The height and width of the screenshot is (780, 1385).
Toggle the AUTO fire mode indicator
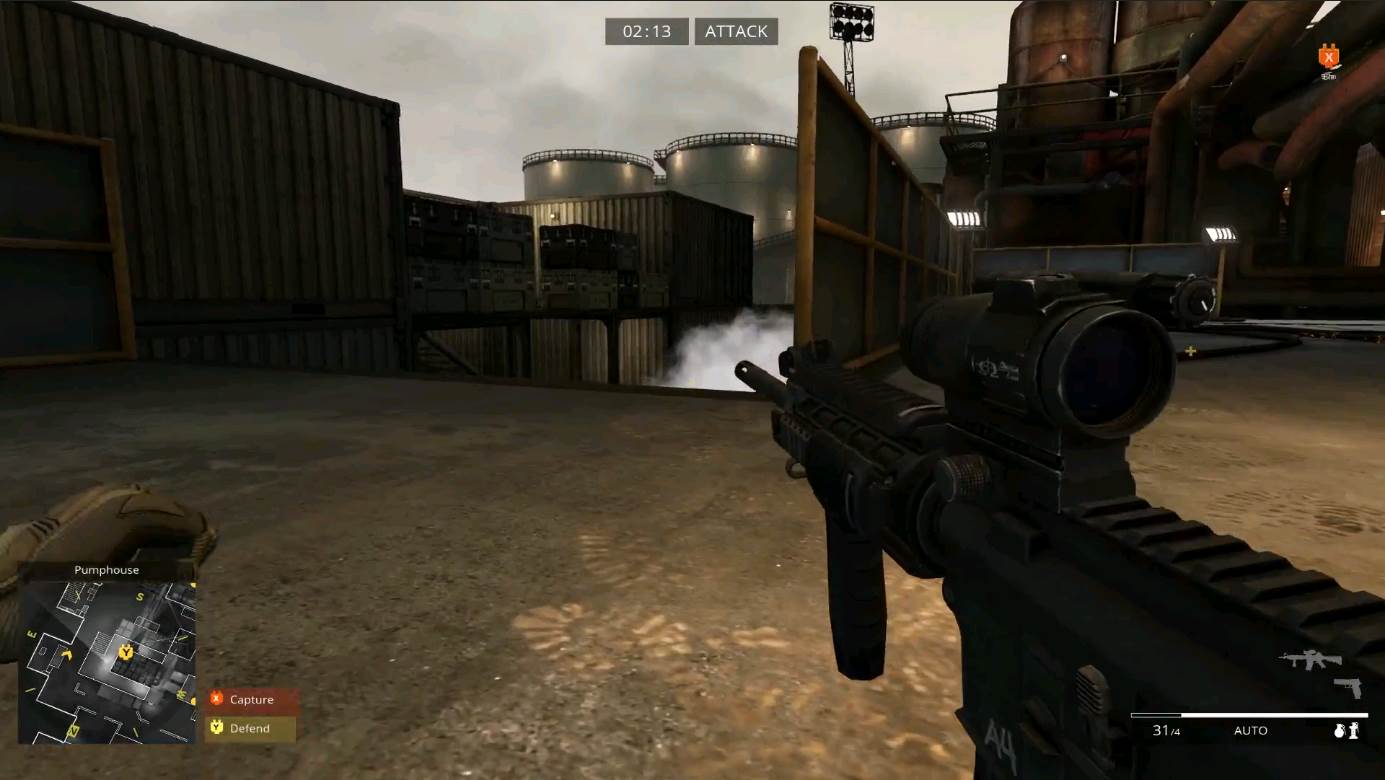[x=1250, y=731]
